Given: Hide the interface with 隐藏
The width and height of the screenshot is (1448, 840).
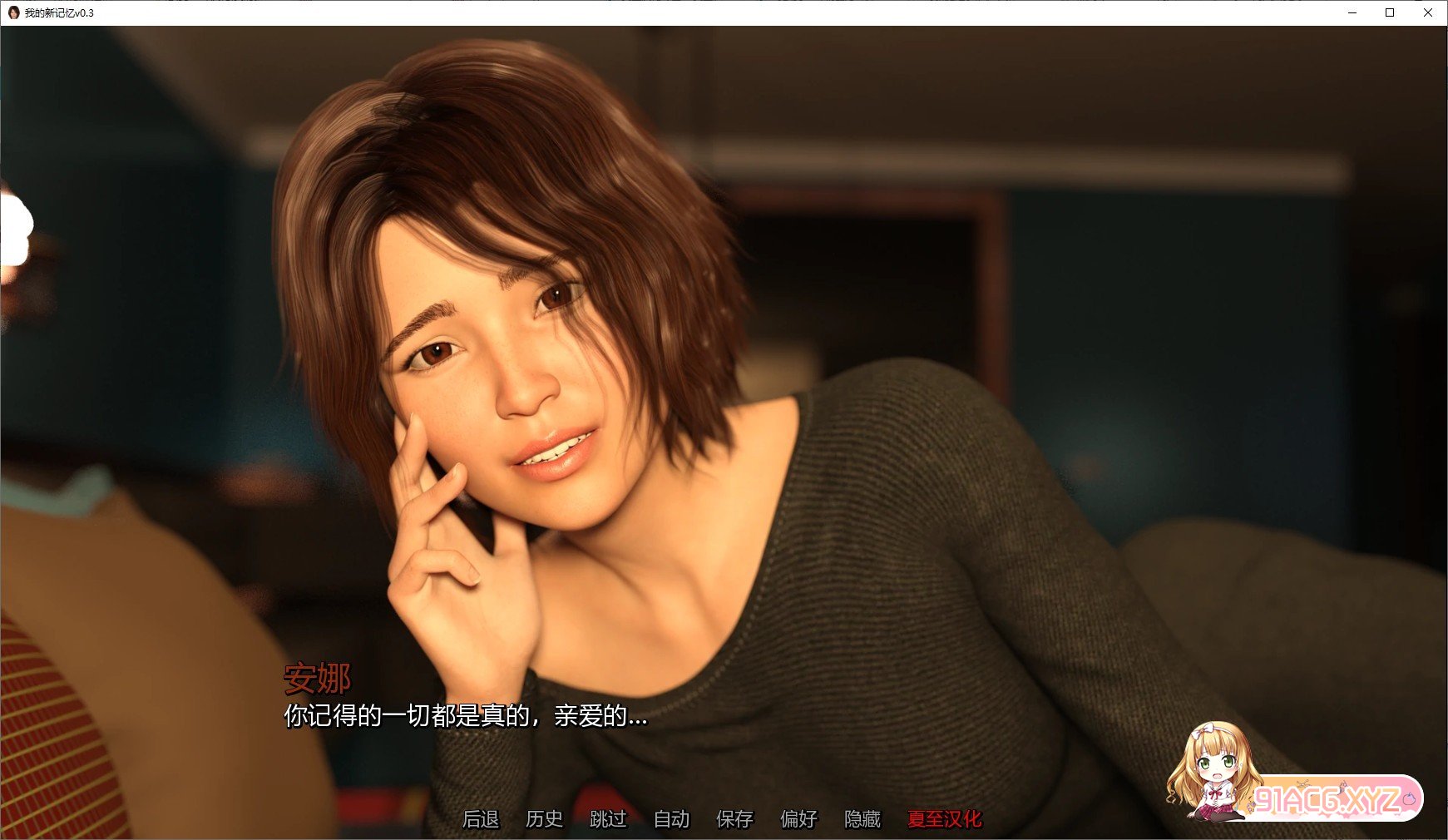Looking at the screenshot, I should click(x=862, y=819).
